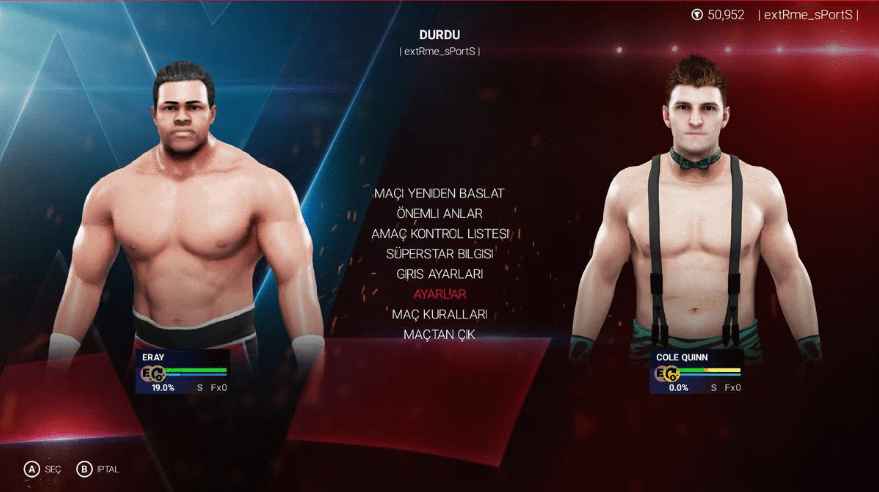Open Amaç Kontrol Listesi
Screen dimensions: 879x492
(x=440, y=233)
